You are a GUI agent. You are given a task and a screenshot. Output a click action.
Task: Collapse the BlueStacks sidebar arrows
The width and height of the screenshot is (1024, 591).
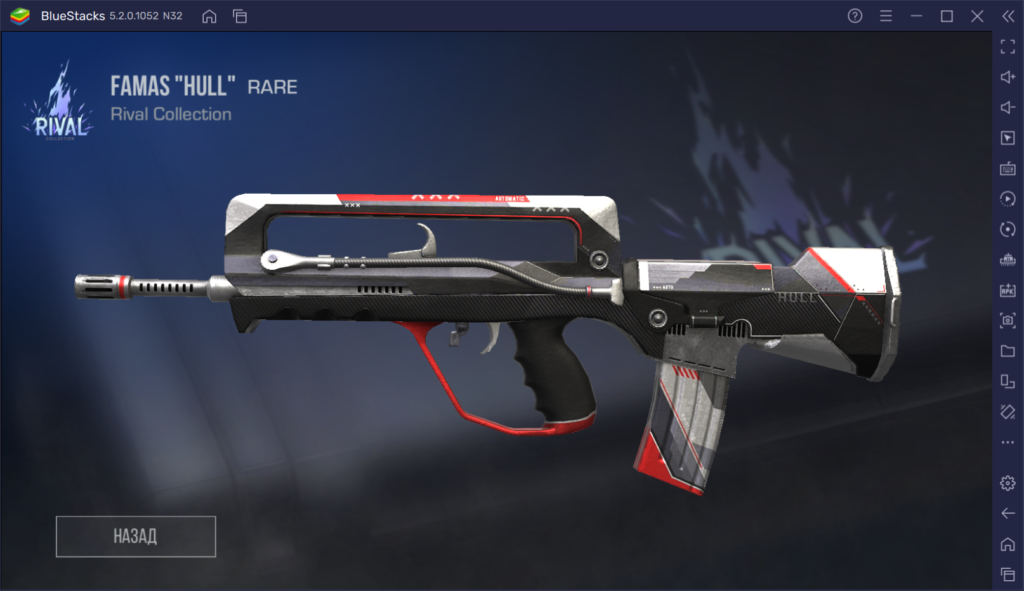1007,16
